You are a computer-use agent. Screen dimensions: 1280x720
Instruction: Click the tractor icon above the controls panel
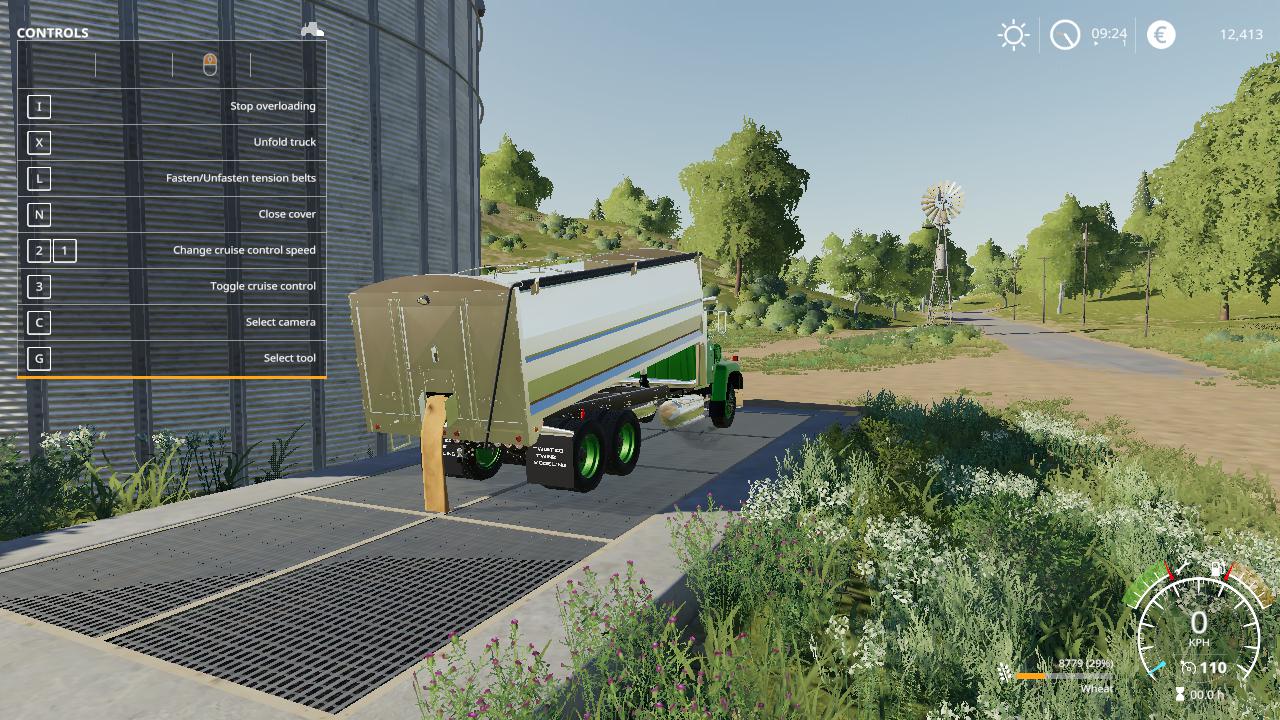pos(312,30)
